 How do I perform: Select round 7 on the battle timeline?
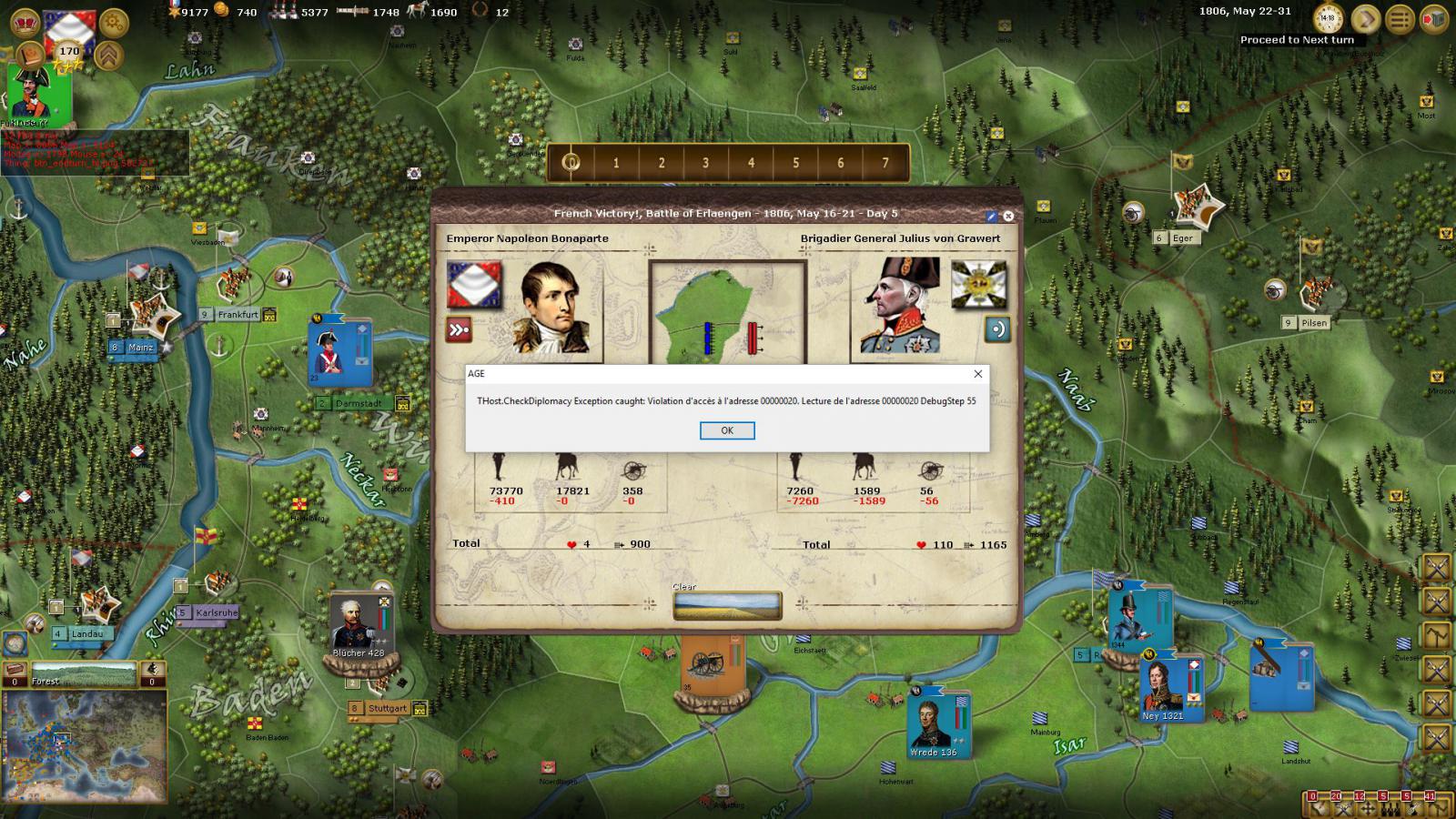coord(885,163)
